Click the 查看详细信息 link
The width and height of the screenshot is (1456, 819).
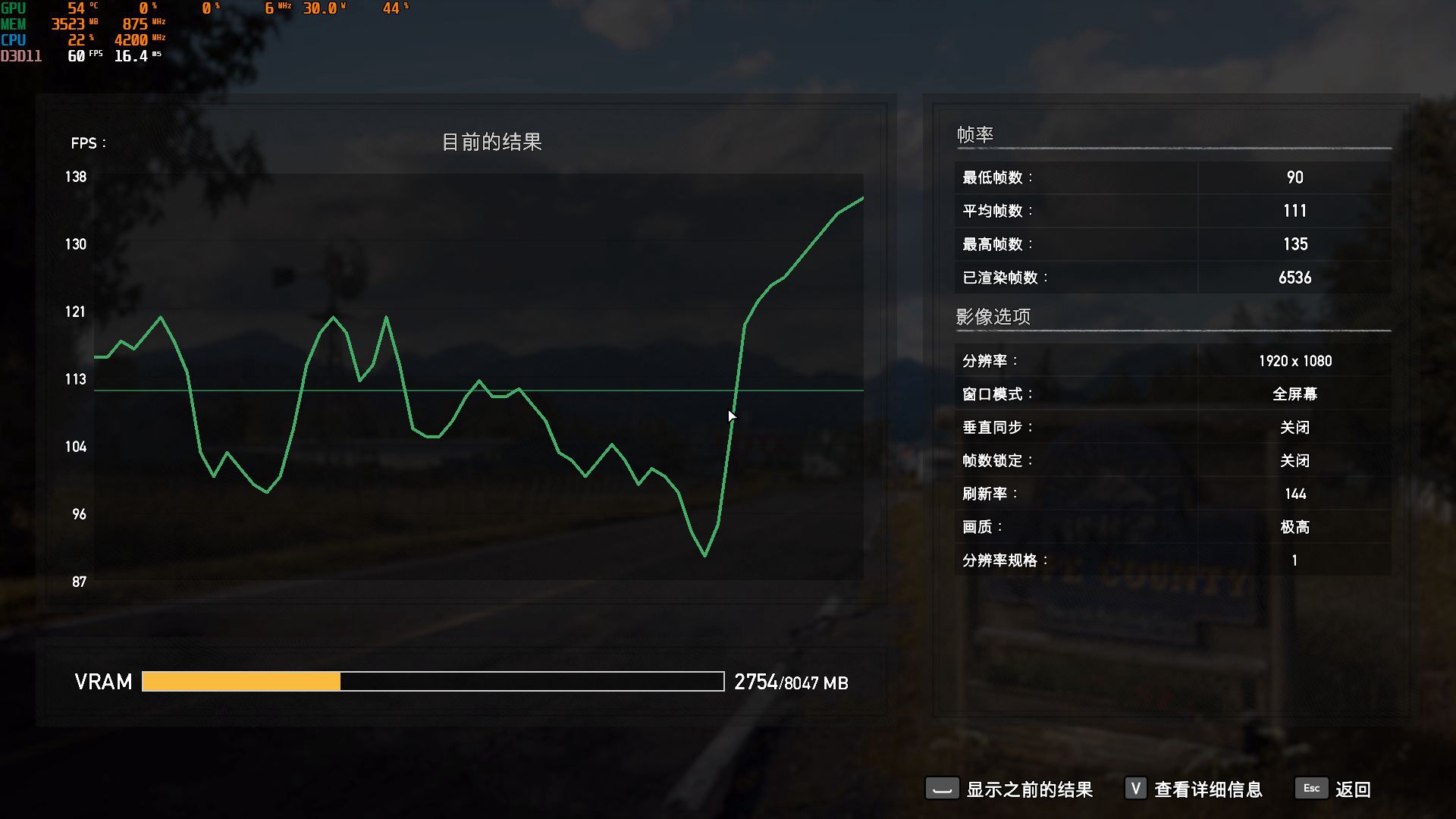point(1207,789)
